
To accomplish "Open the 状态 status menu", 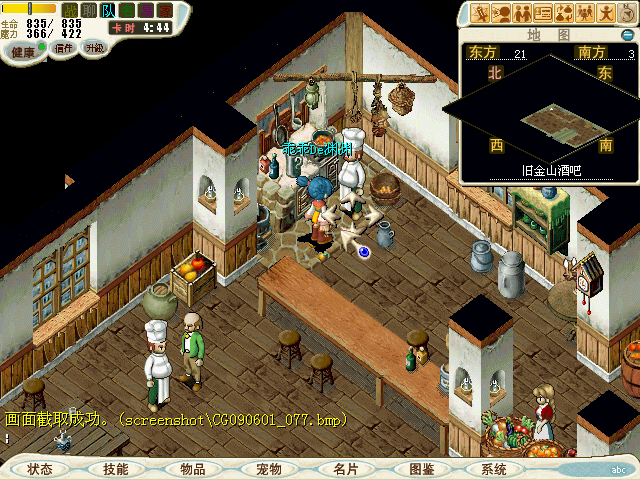I will (40, 469).
